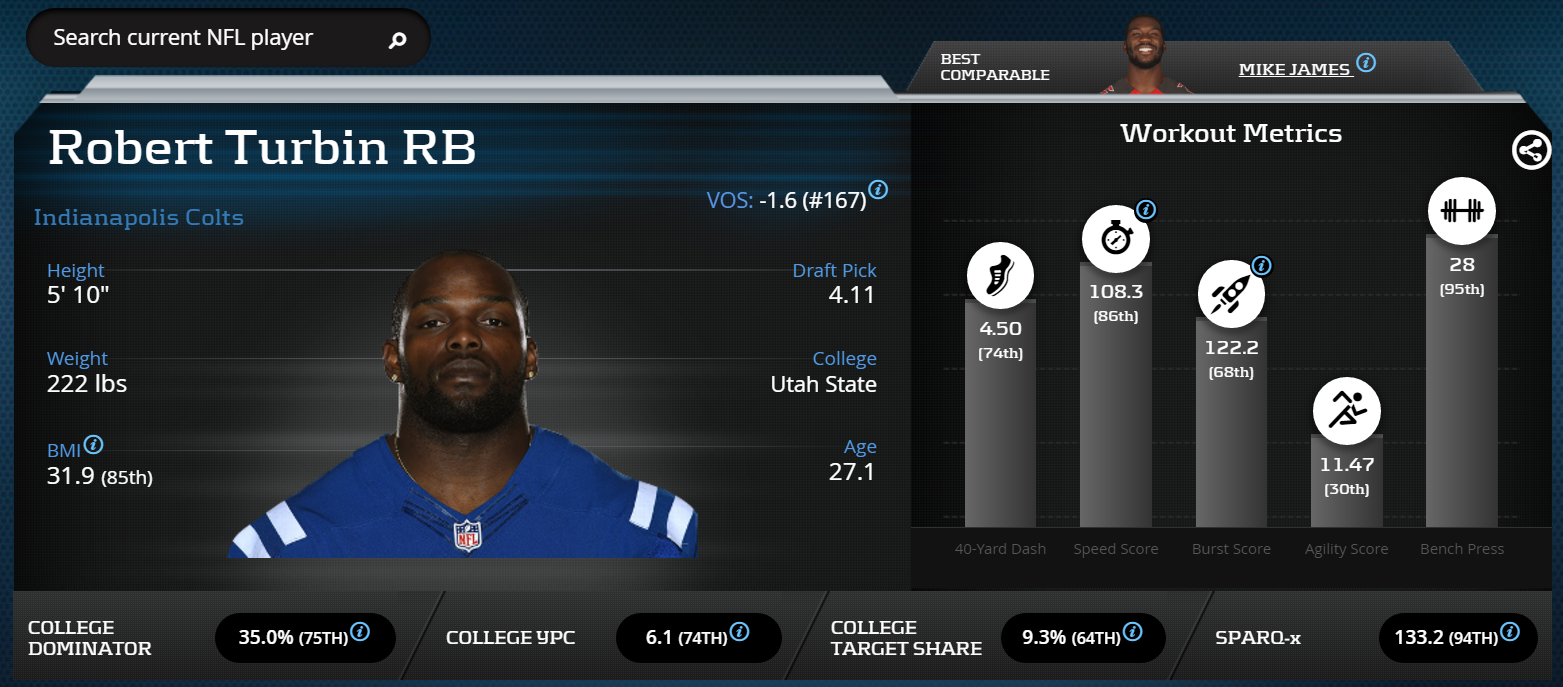
Task: Click the Mike James comparable player headshot
Action: [x=1147, y=57]
